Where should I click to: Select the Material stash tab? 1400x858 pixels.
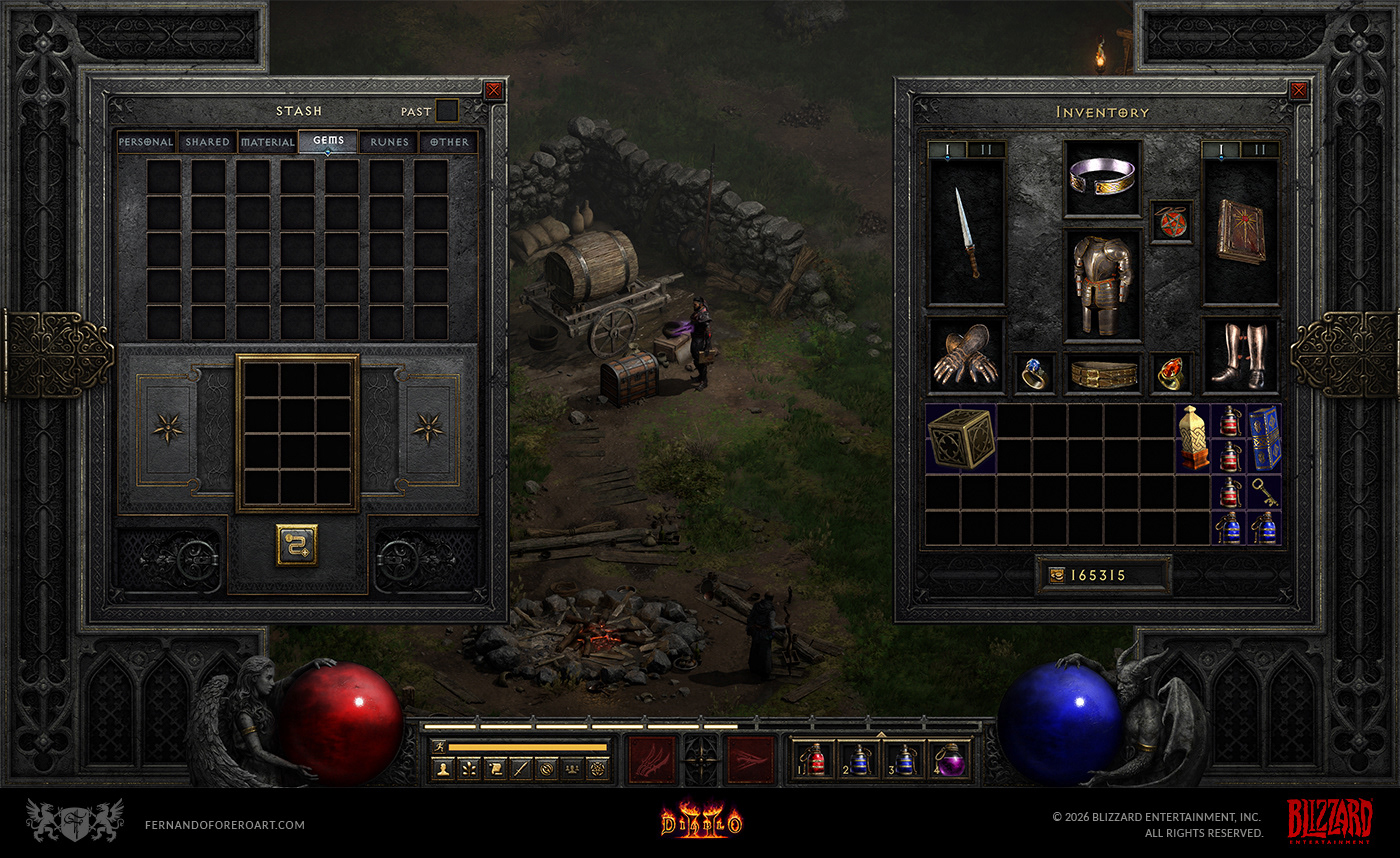[267, 142]
